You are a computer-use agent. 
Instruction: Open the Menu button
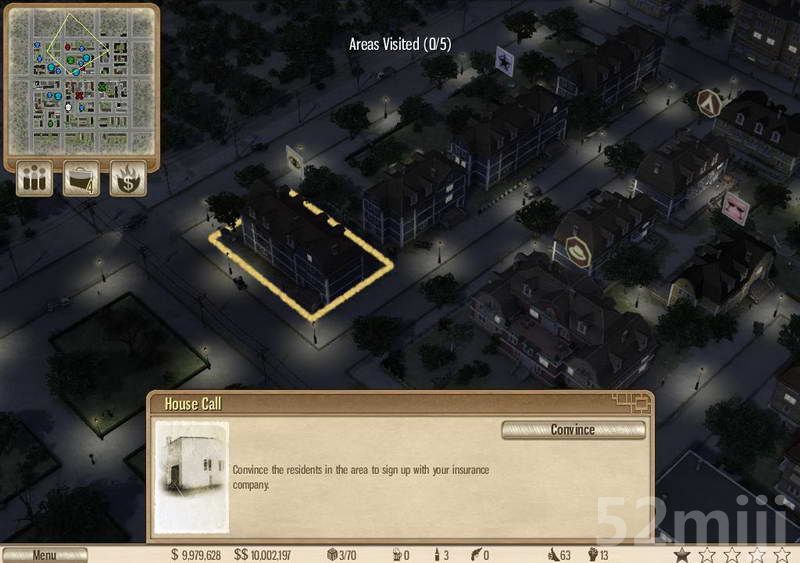click(44, 555)
